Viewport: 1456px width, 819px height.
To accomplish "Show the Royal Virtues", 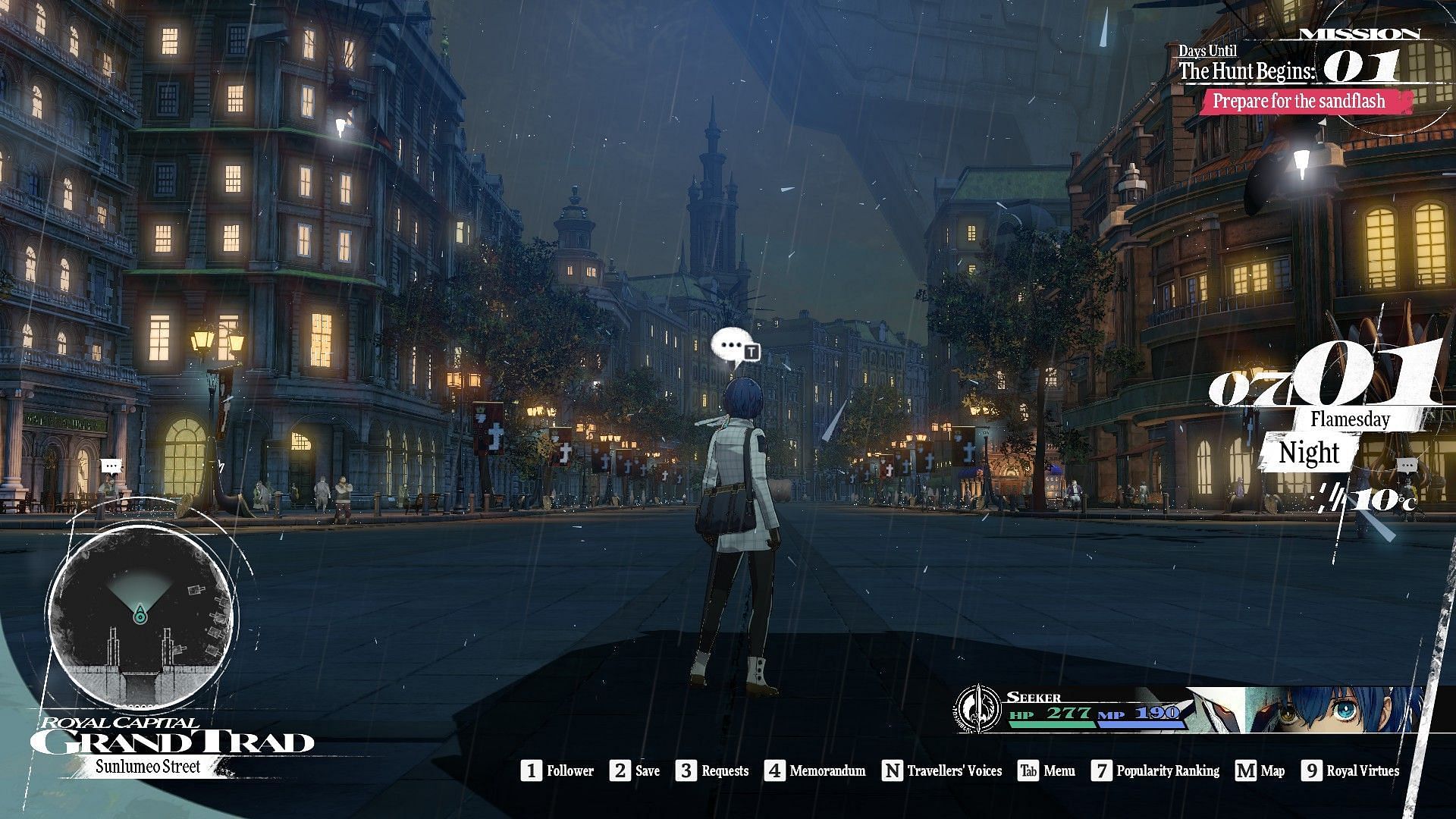I will [1351, 771].
